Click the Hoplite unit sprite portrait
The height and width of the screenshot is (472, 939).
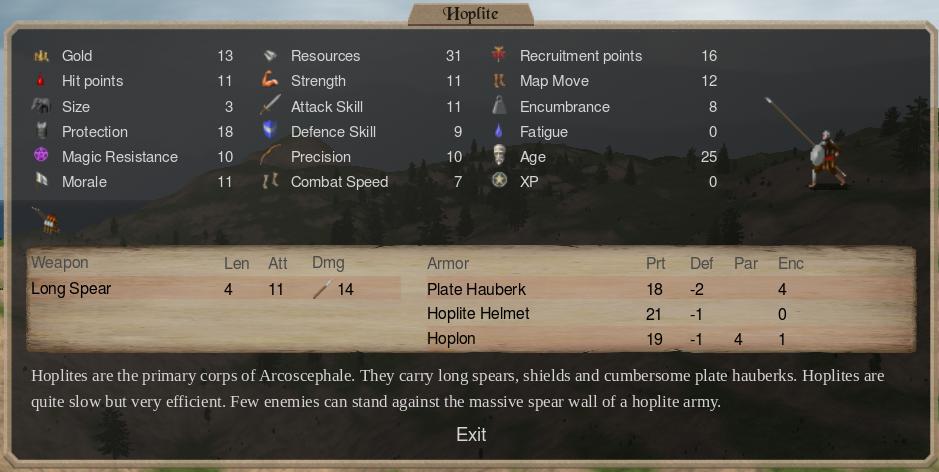click(x=822, y=157)
